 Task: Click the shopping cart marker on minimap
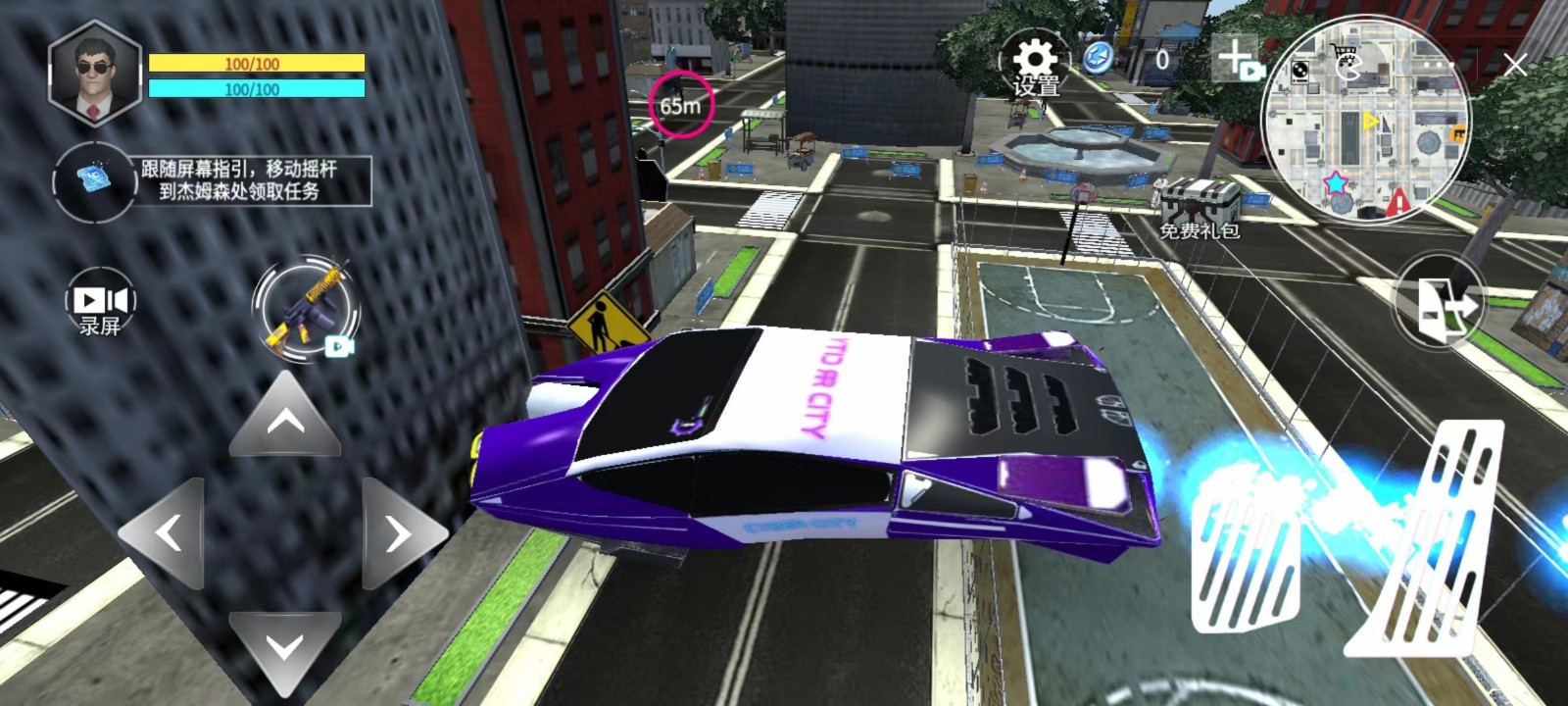tap(1341, 54)
